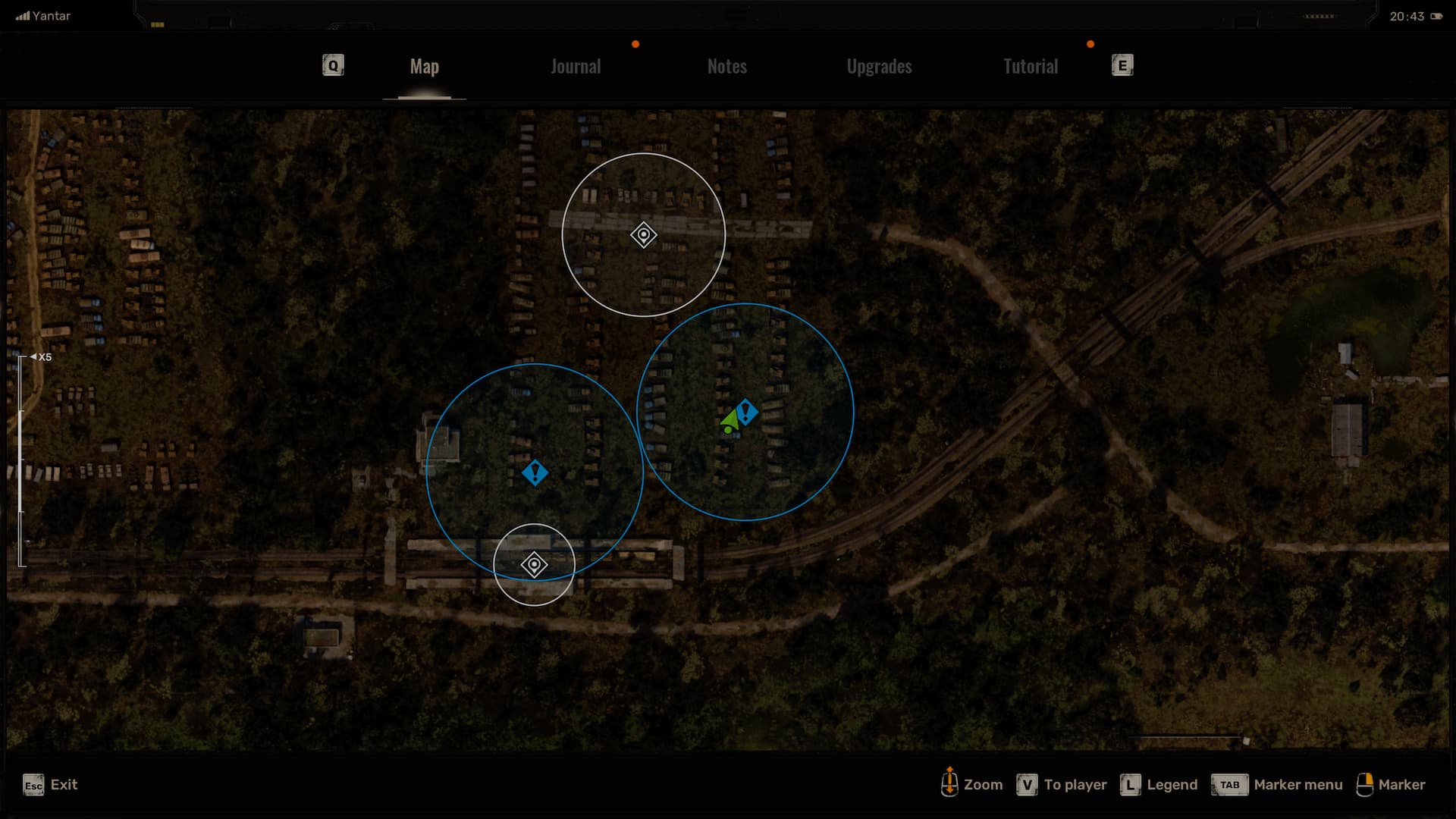Image resolution: width=1456 pixels, height=819 pixels.
Task: Center map with To player
Action: coord(1061,785)
